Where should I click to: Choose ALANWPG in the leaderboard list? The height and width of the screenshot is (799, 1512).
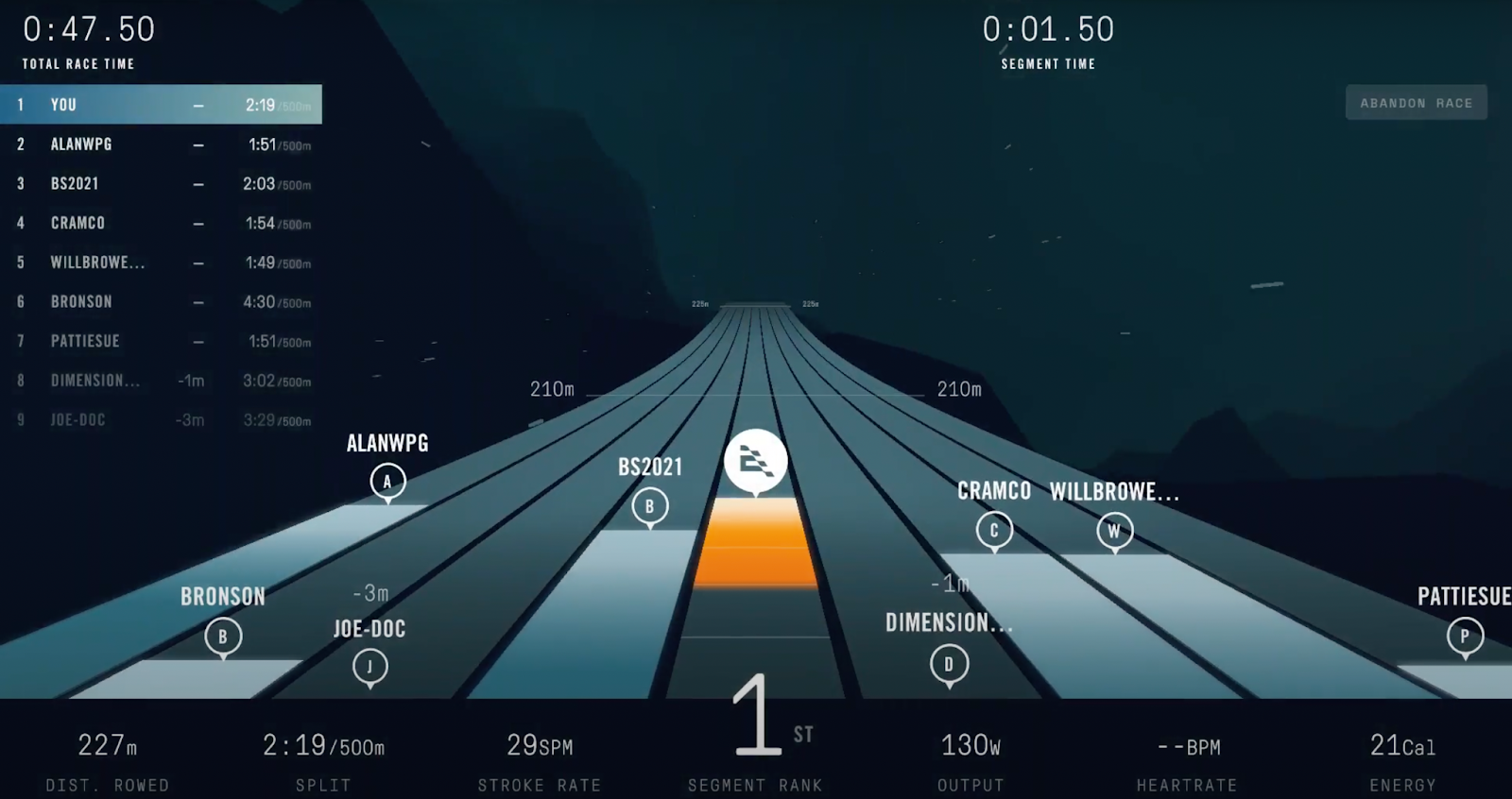pos(161,144)
